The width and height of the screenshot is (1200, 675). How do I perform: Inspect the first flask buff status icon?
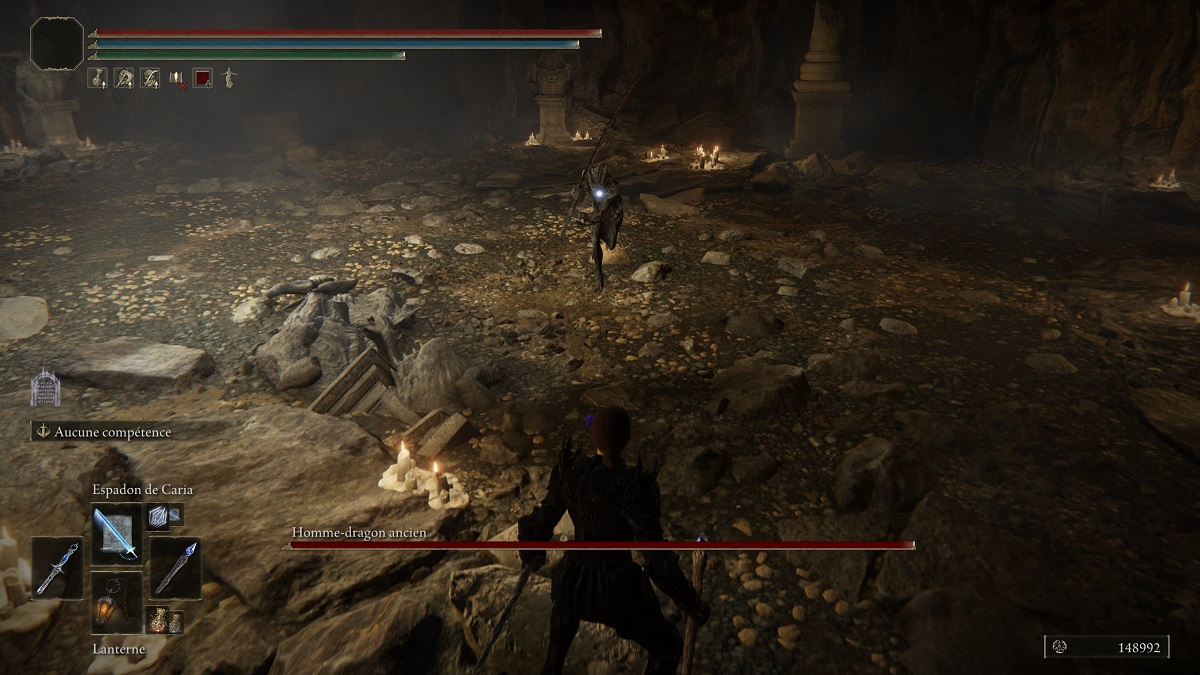pos(98,77)
